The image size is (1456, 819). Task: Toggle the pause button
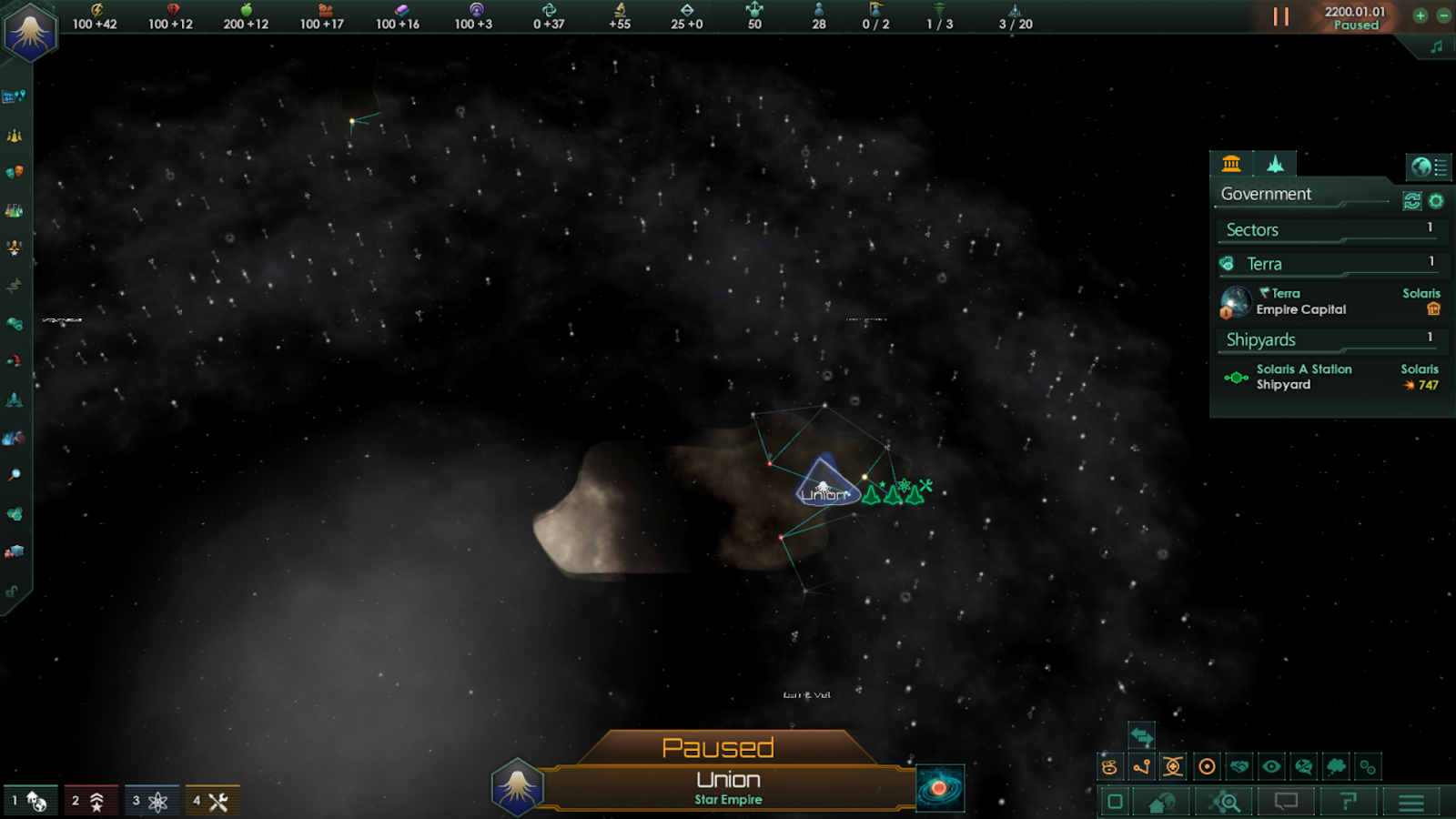[x=1280, y=16]
